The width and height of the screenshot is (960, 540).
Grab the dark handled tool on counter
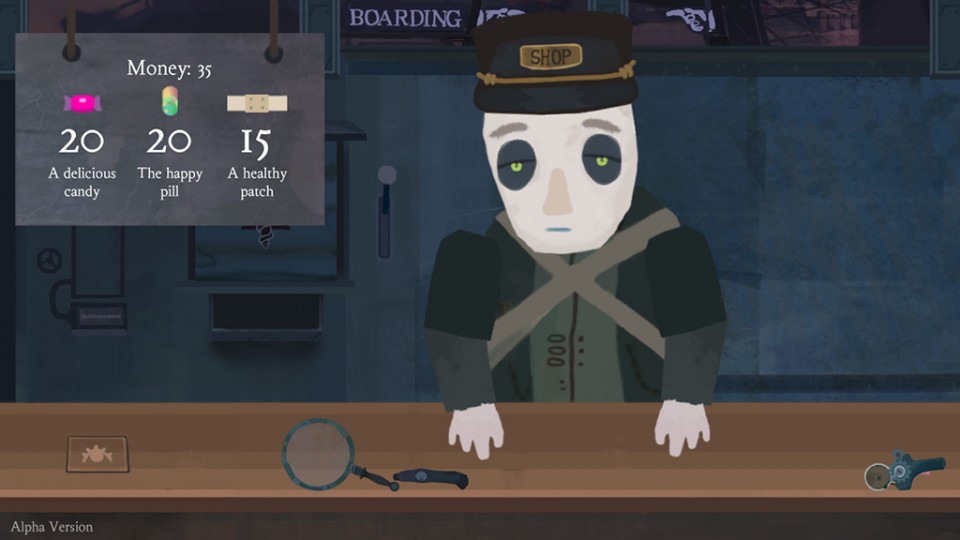click(x=431, y=479)
